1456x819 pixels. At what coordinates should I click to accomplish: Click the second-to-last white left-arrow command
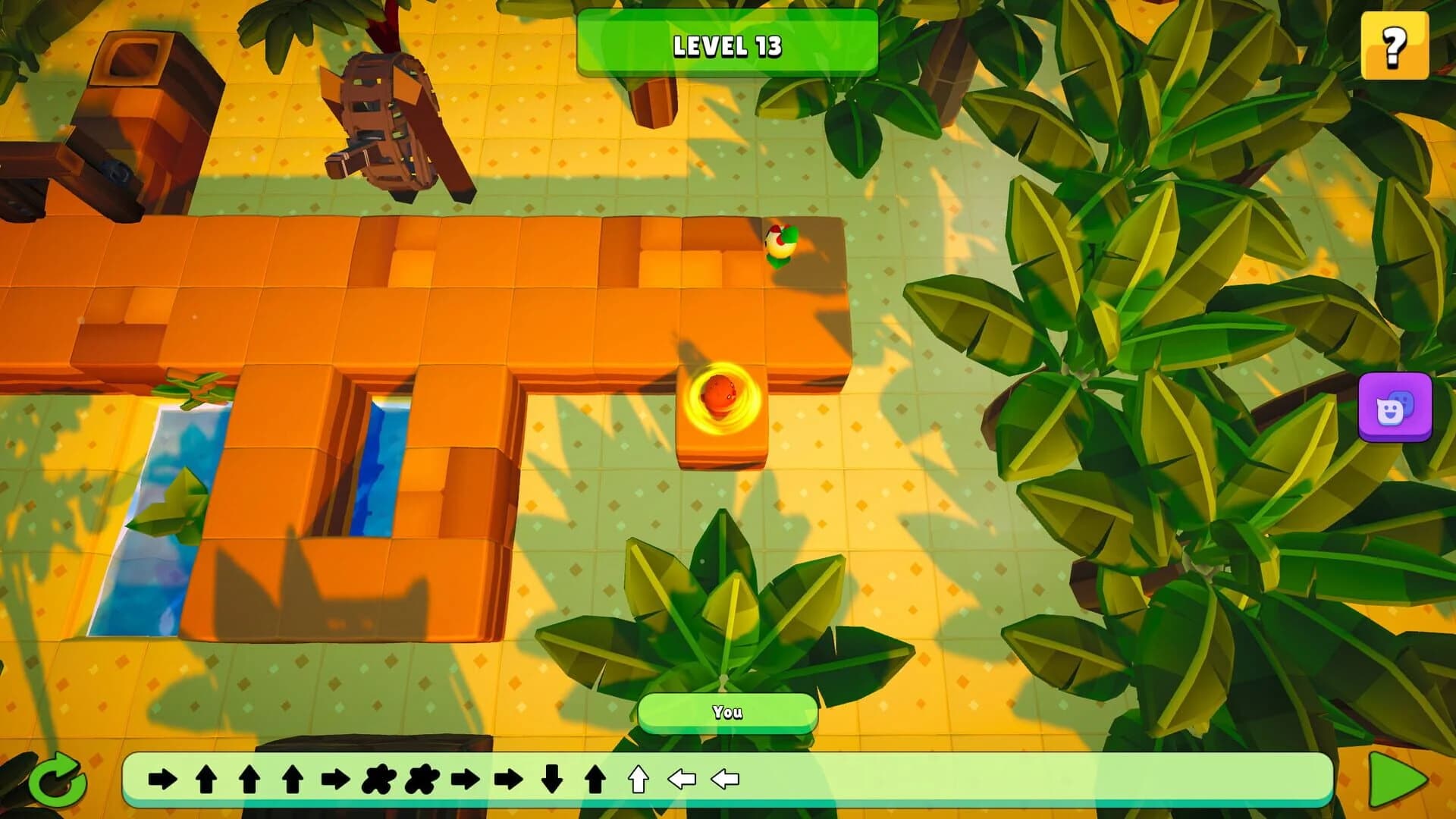[x=682, y=777]
